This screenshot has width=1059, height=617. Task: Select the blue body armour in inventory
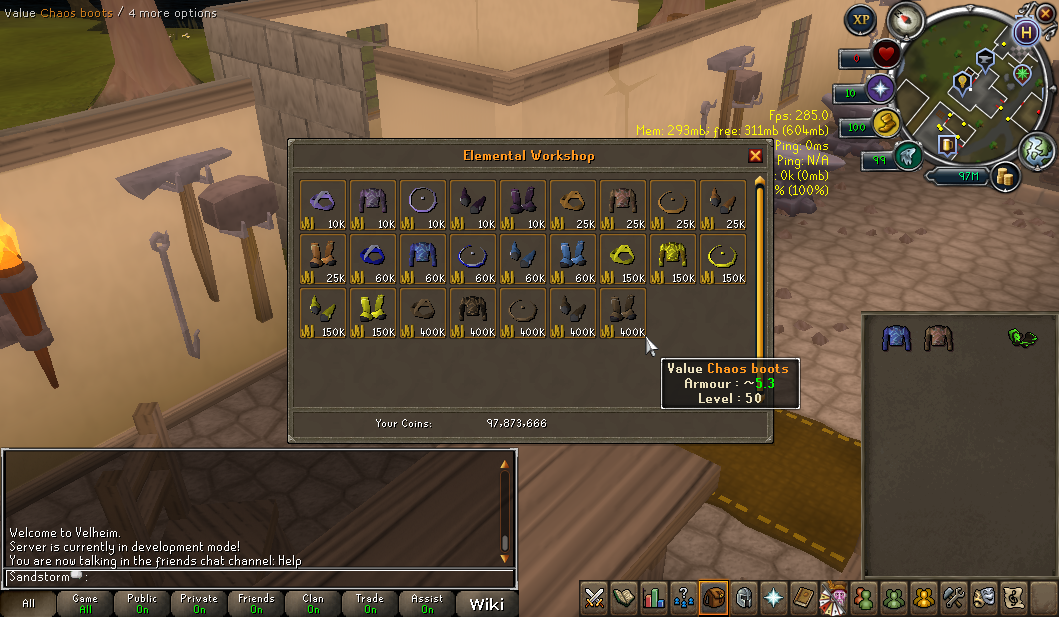(896, 338)
